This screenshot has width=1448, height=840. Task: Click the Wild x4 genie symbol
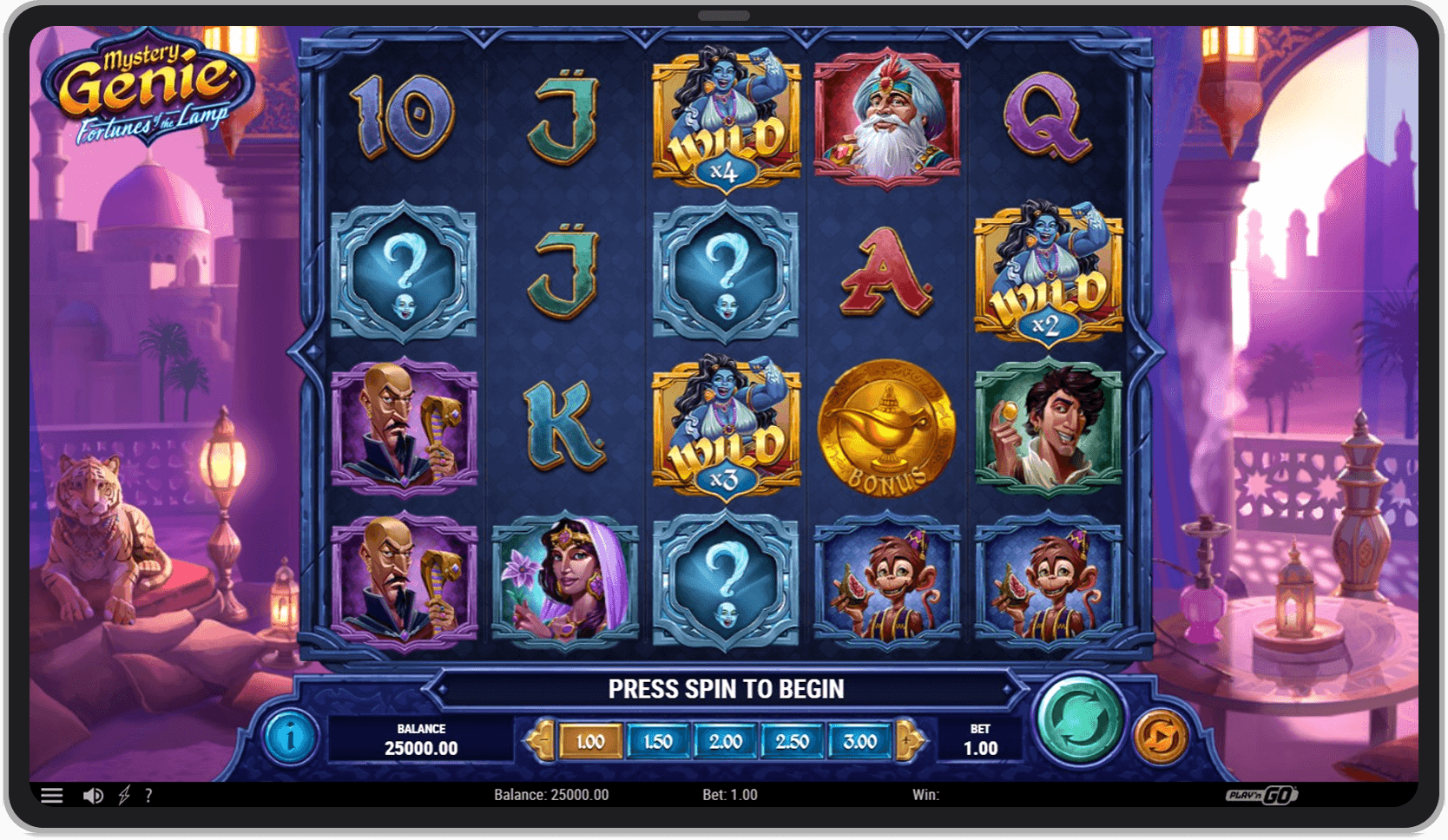[x=726, y=117]
